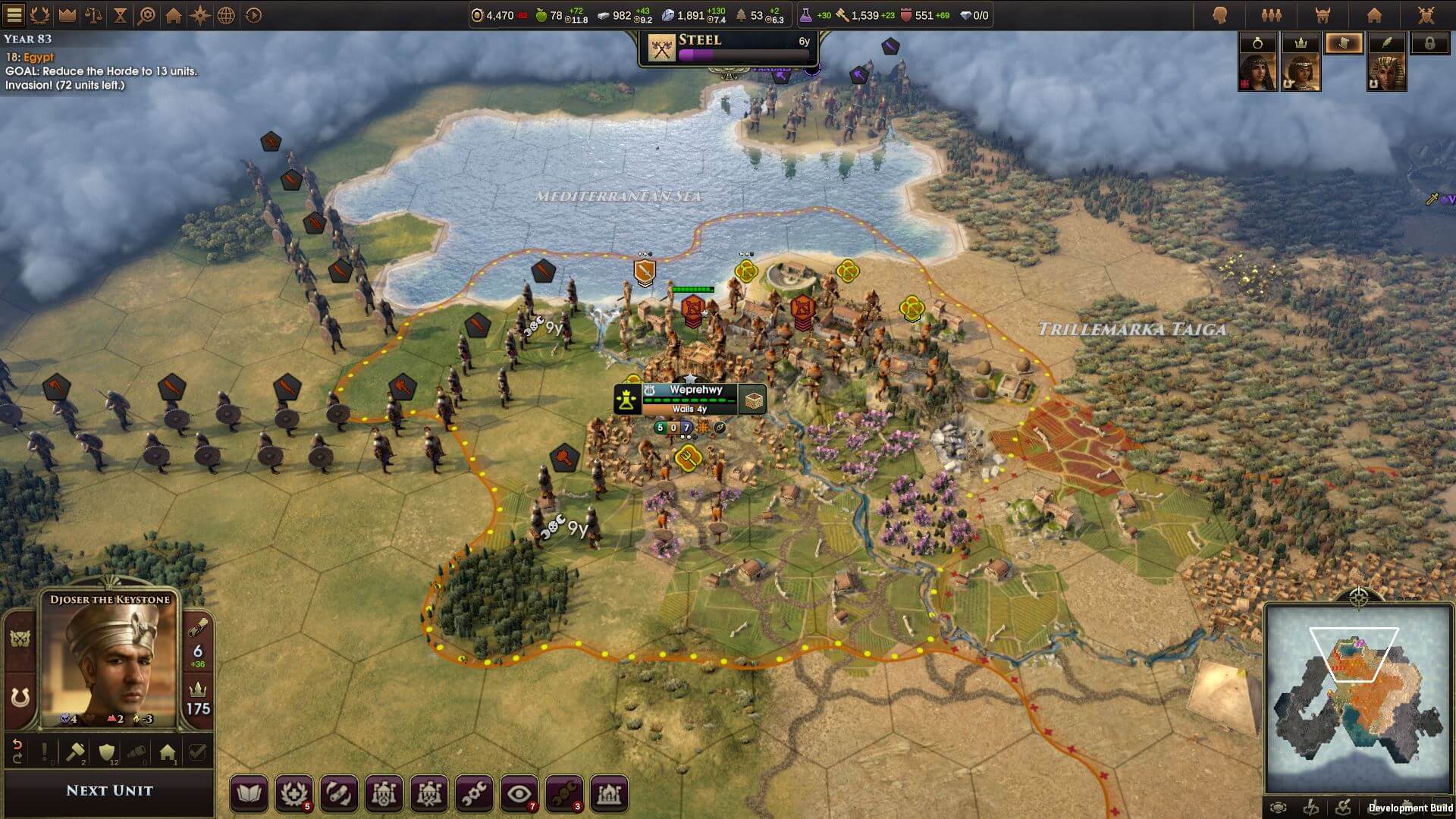Click the scales icon in top bar
Screen dimensions: 1456x819
coord(93,14)
